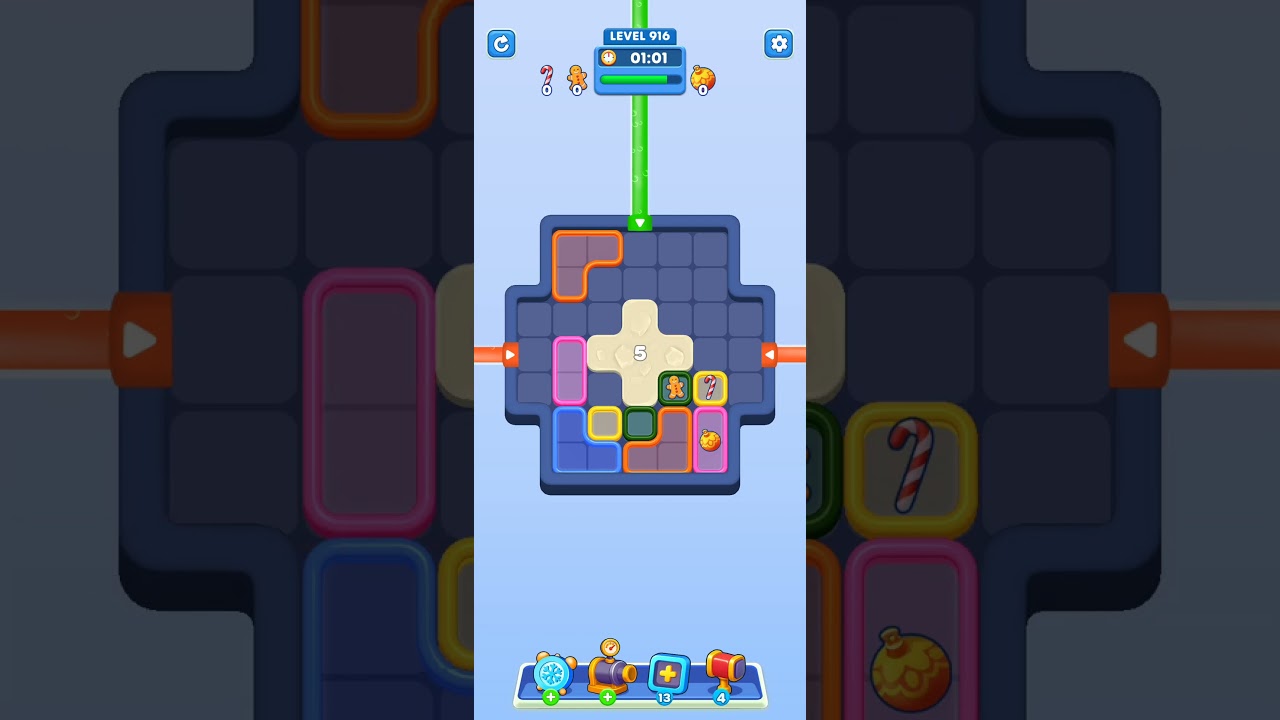
Task: Tap the green plus on the freeze booster
Action: click(550, 695)
